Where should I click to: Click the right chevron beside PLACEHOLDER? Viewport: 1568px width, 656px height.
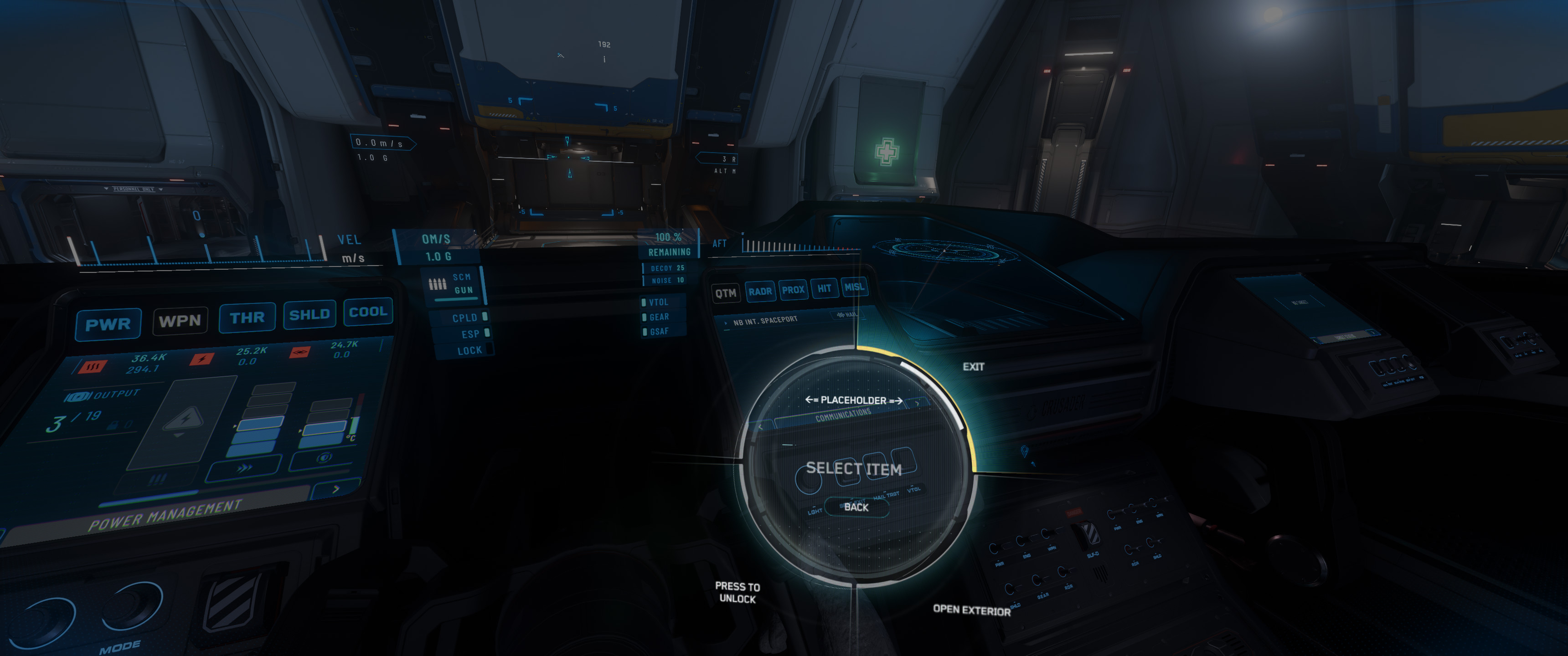[x=917, y=404]
